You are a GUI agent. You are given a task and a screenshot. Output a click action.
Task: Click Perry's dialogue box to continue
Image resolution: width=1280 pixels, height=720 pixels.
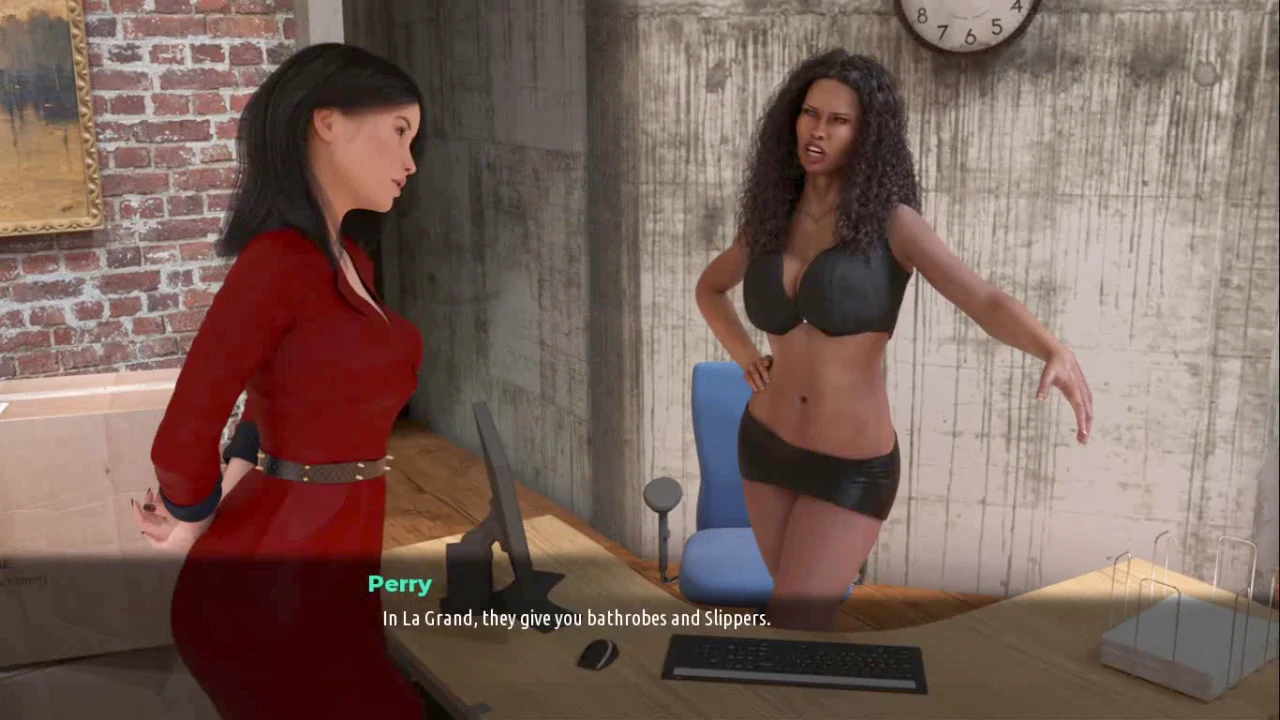[x=576, y=618]
